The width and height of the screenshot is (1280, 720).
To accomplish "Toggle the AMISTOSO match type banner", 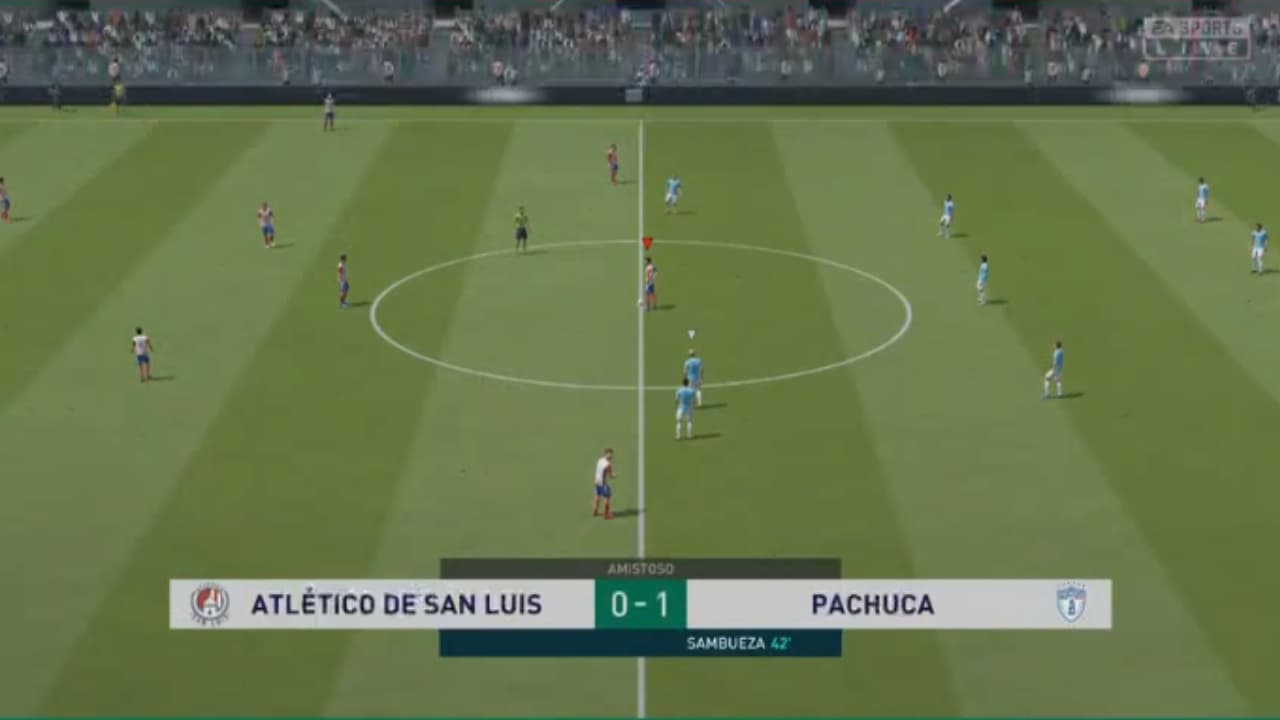I will coord(640,566).
